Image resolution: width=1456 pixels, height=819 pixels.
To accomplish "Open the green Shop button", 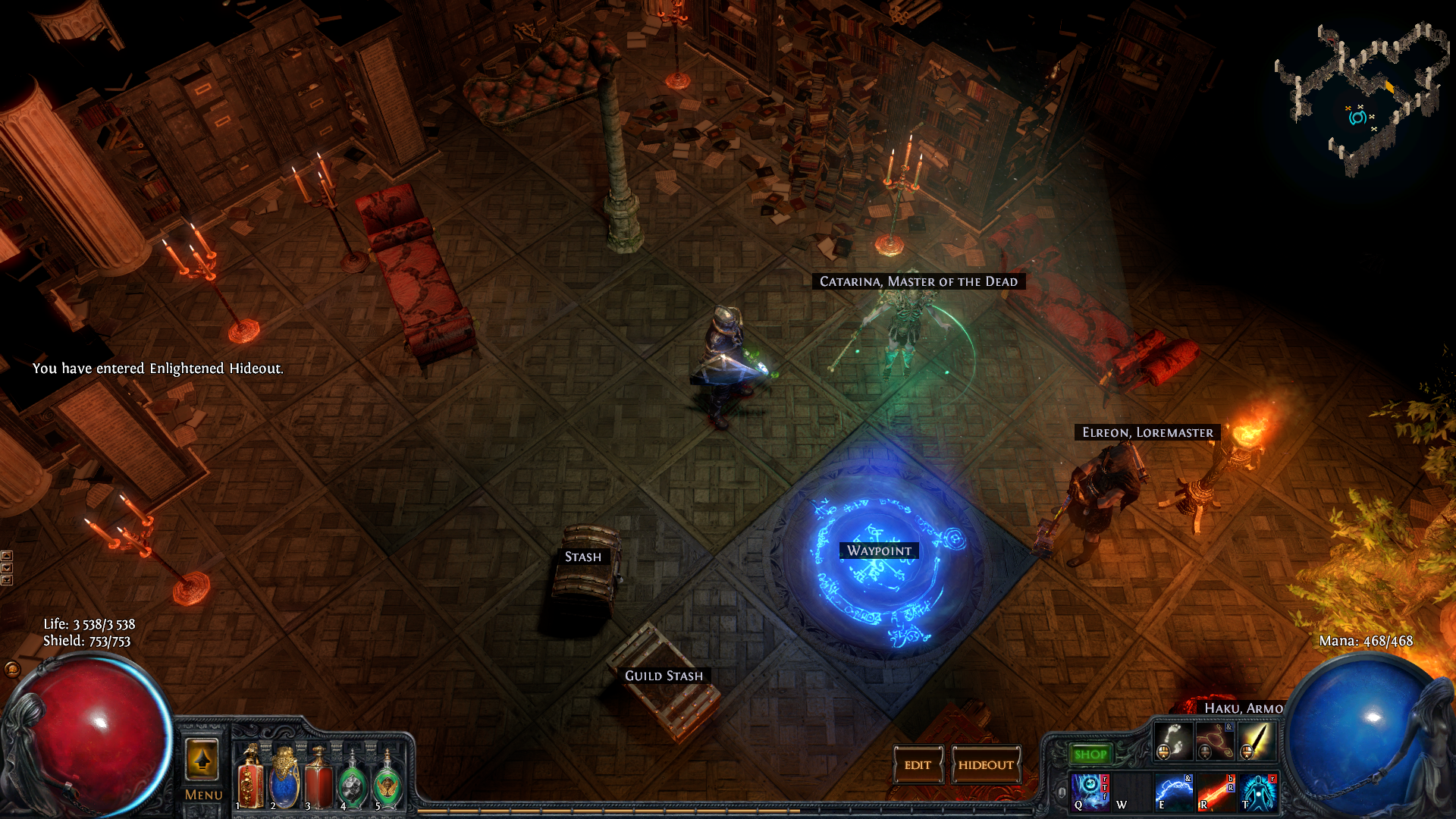I will [1090, 754].
